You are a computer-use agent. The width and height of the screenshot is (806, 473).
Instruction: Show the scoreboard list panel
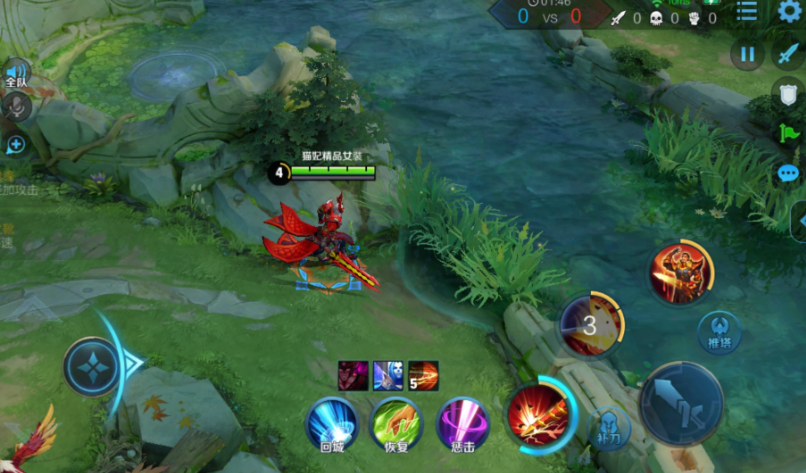pos(747,12)
